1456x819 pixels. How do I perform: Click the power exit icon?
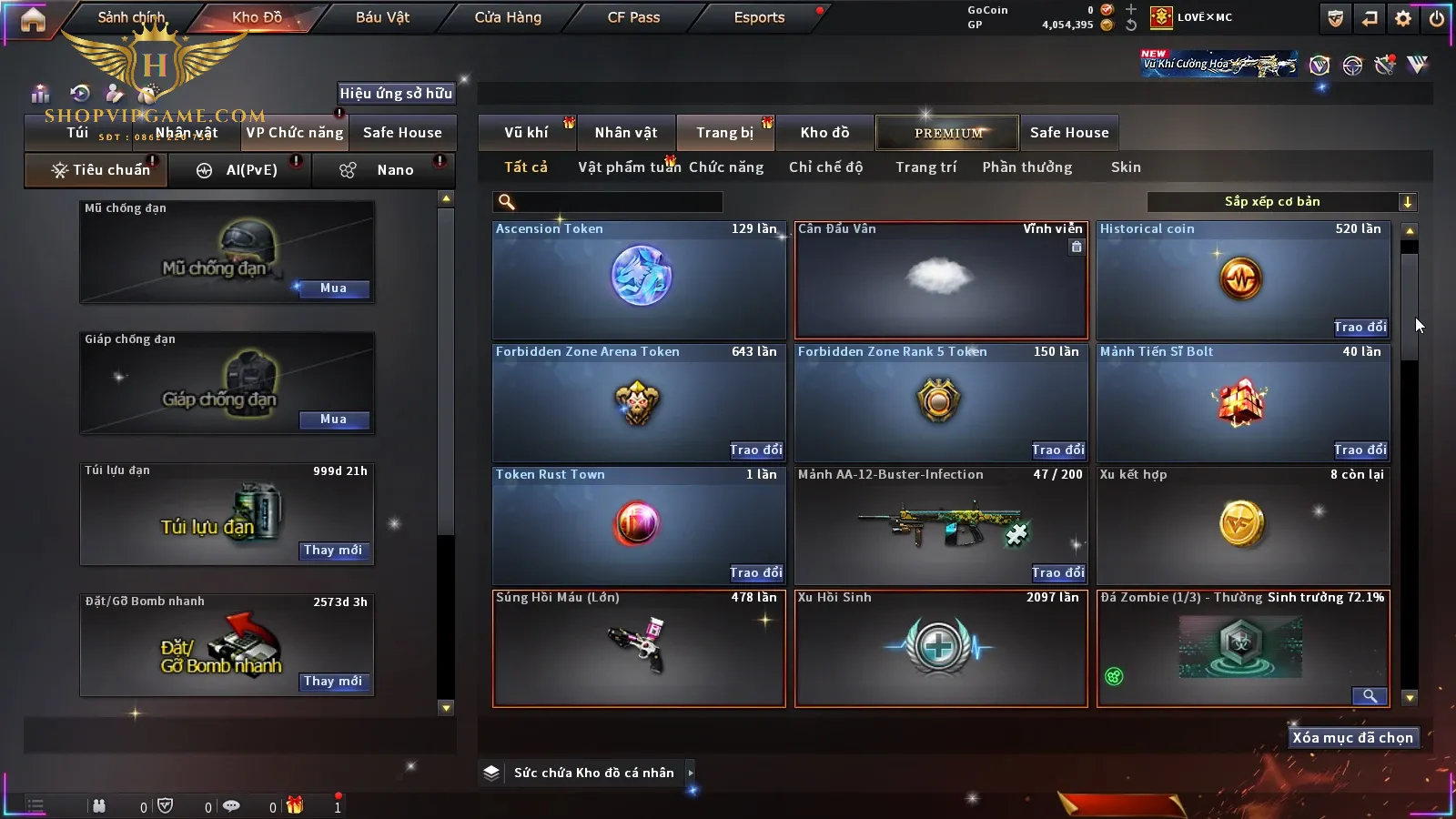click(x=1437, y=18)
